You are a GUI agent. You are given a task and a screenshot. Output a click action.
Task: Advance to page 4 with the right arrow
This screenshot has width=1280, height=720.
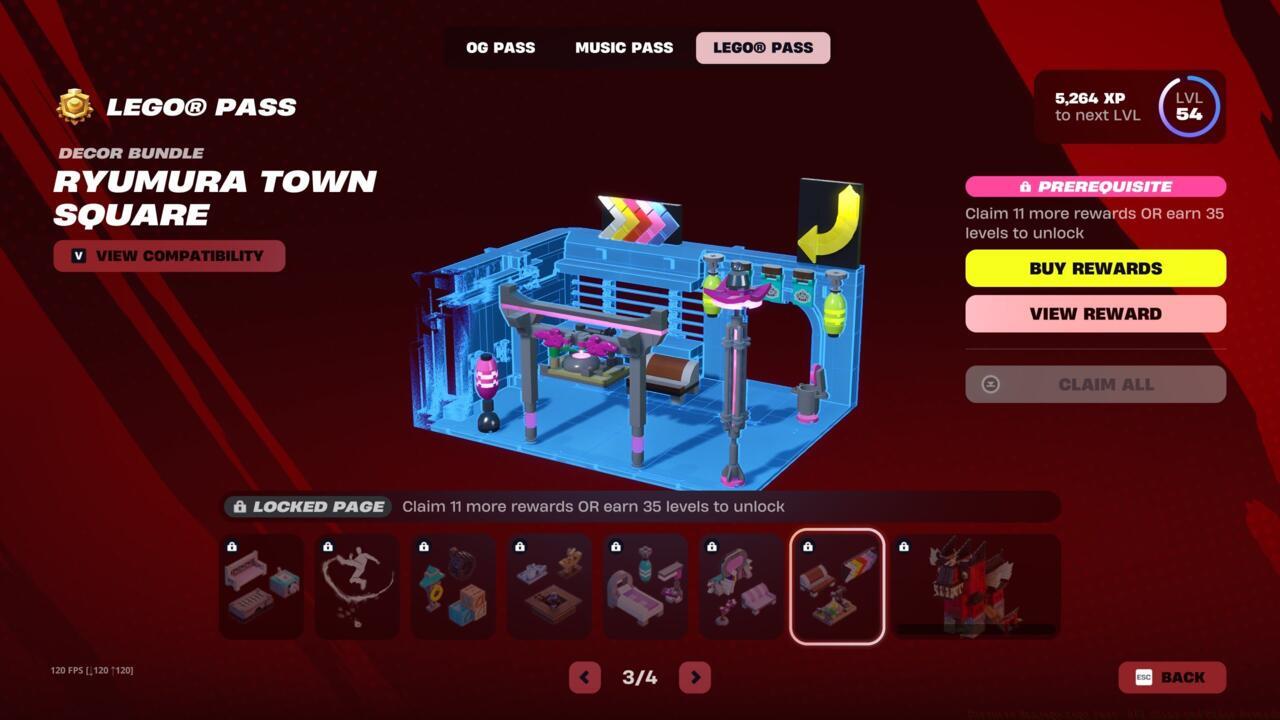695,677
